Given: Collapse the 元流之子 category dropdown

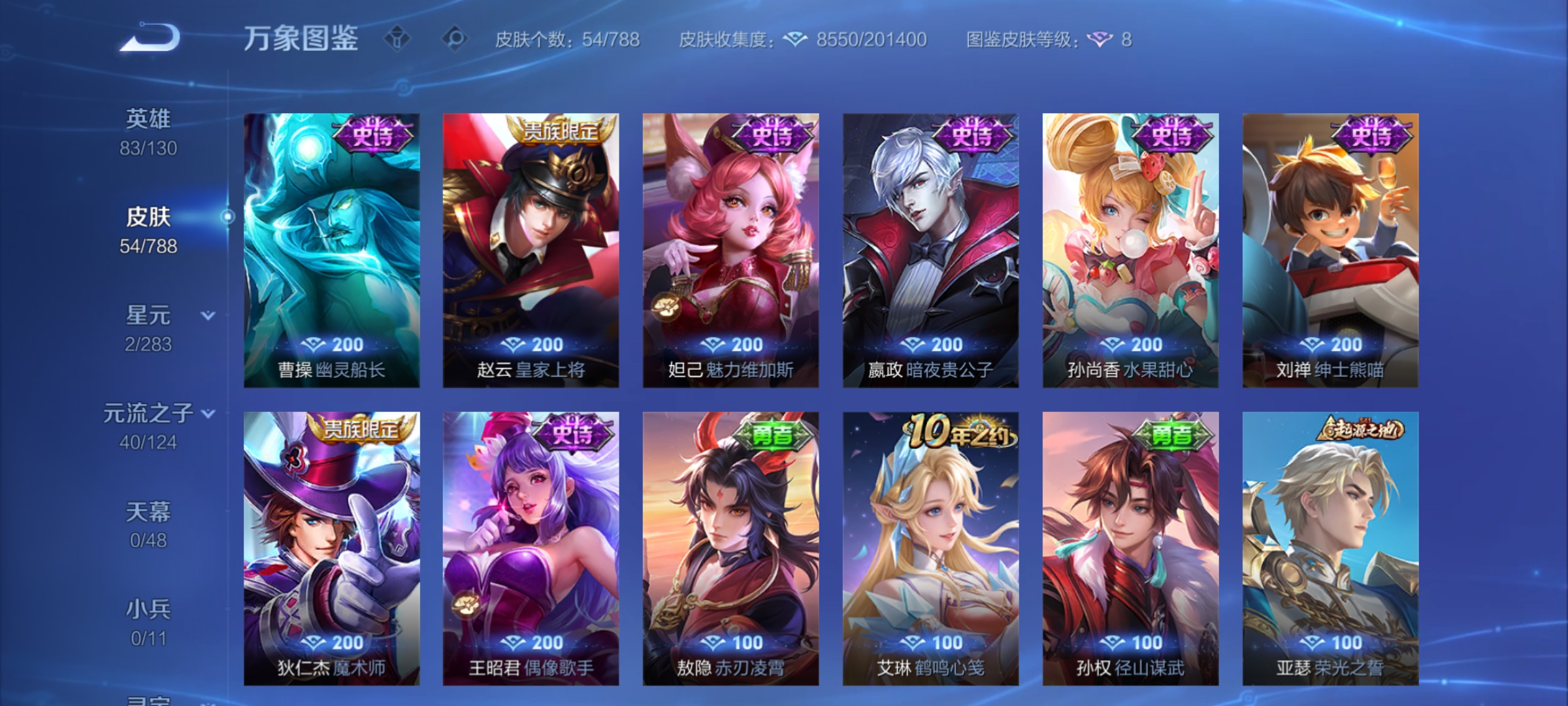Looking at the screenshot, I should tap(208, 413).
